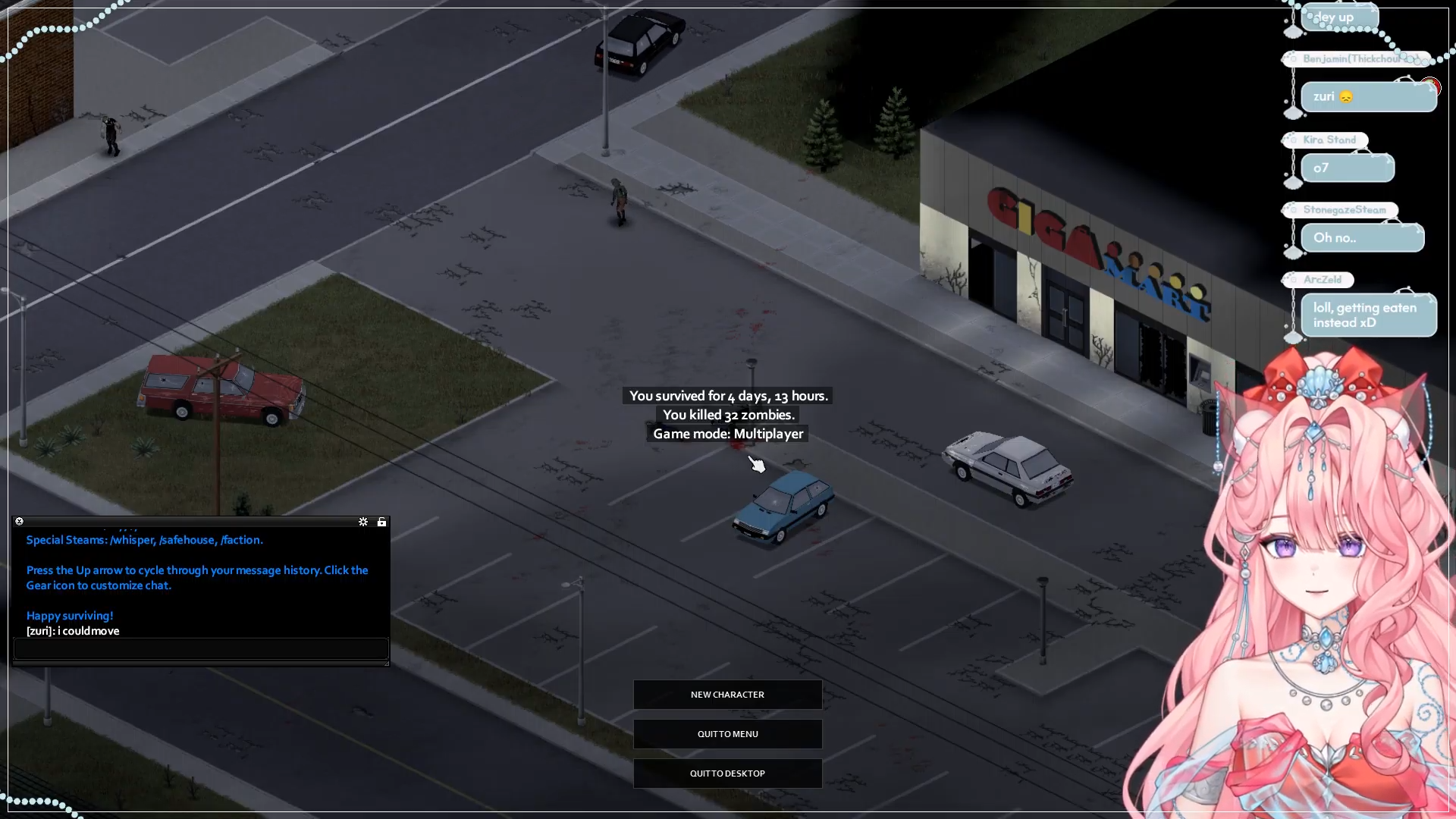Viewport: 1456px width, 819px height.
Task: Choose Quit to Menu
Action: (727, 734)
